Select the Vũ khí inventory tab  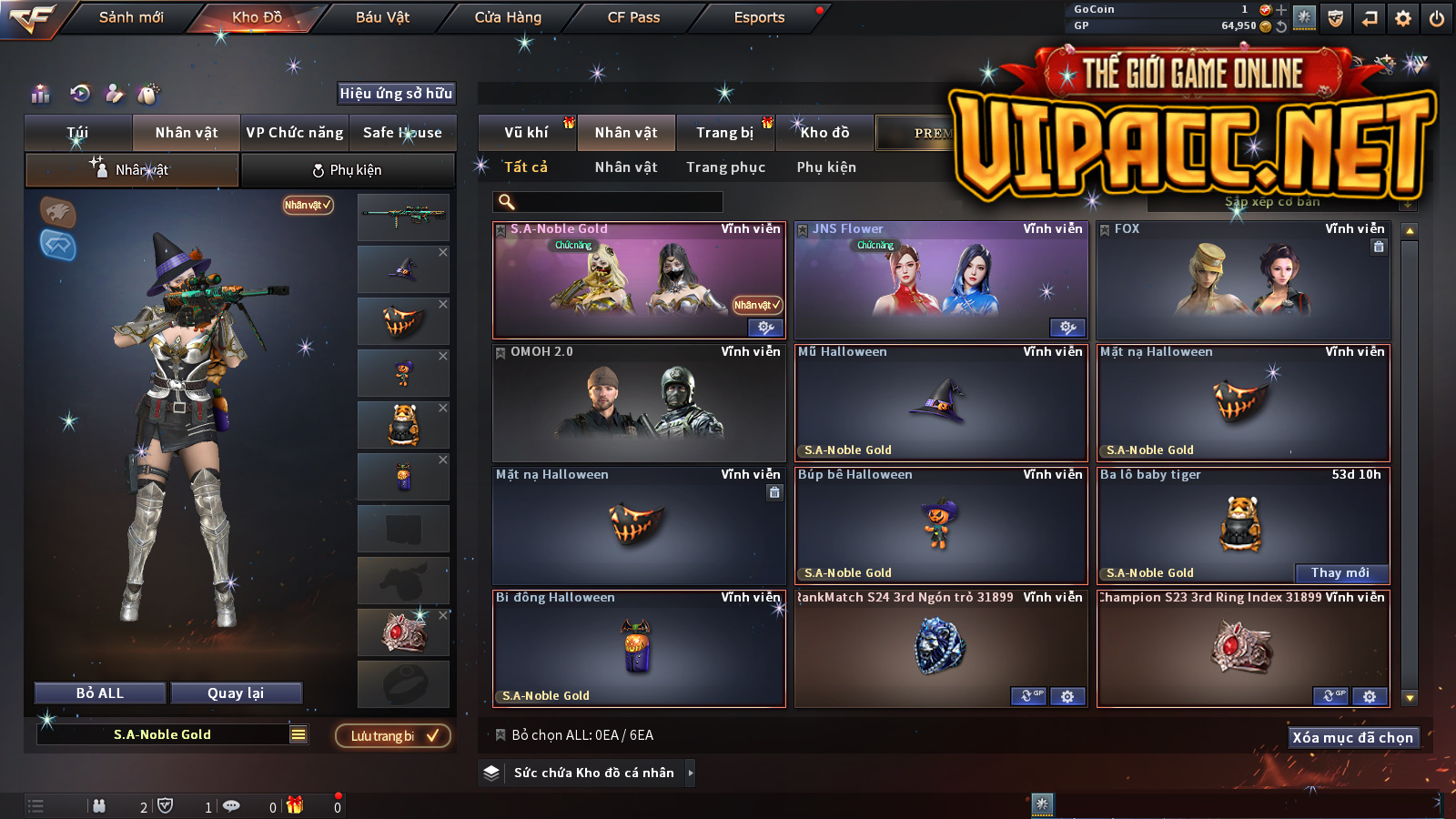pos(526,133)
